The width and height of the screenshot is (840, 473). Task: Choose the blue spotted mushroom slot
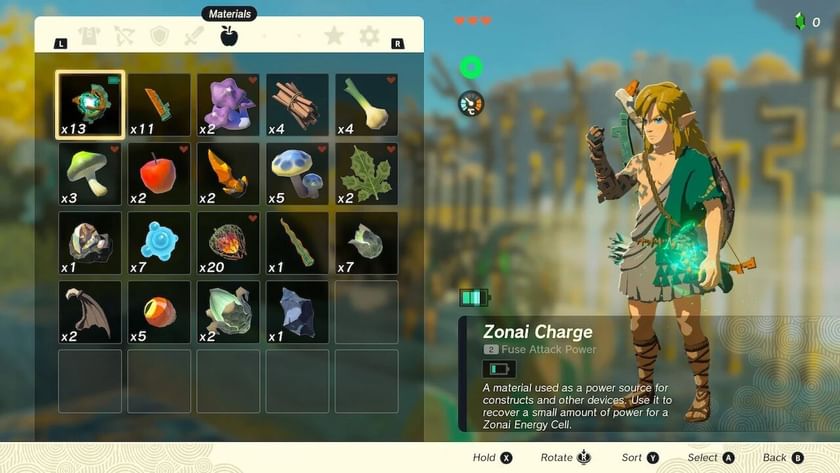[x=297, y=173]
